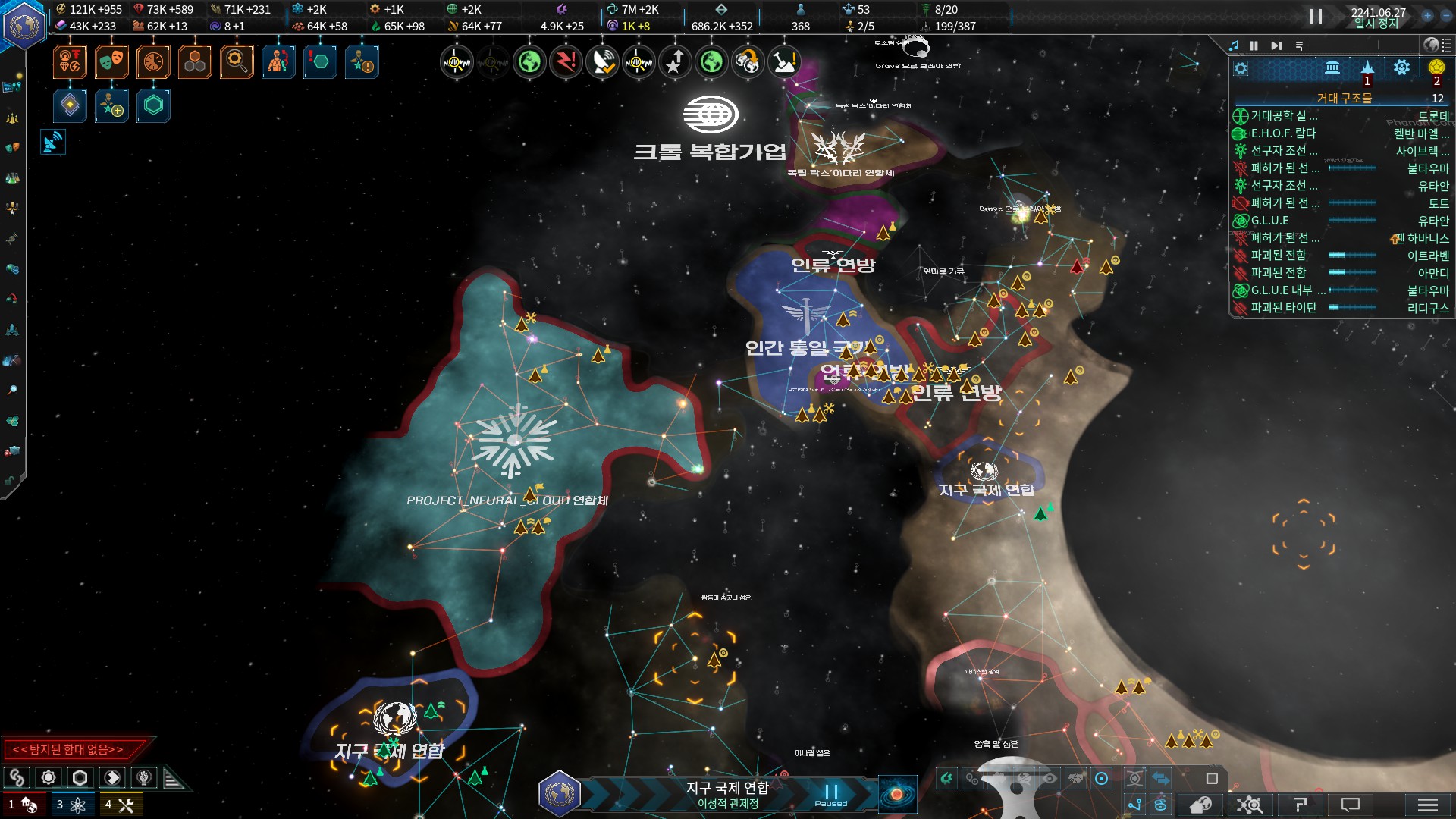The width and height of the screenshot is (1456, 819).
Task: Toggle the game pause button beside the date
Action: pyautogui.click(x=1316, y=16)
